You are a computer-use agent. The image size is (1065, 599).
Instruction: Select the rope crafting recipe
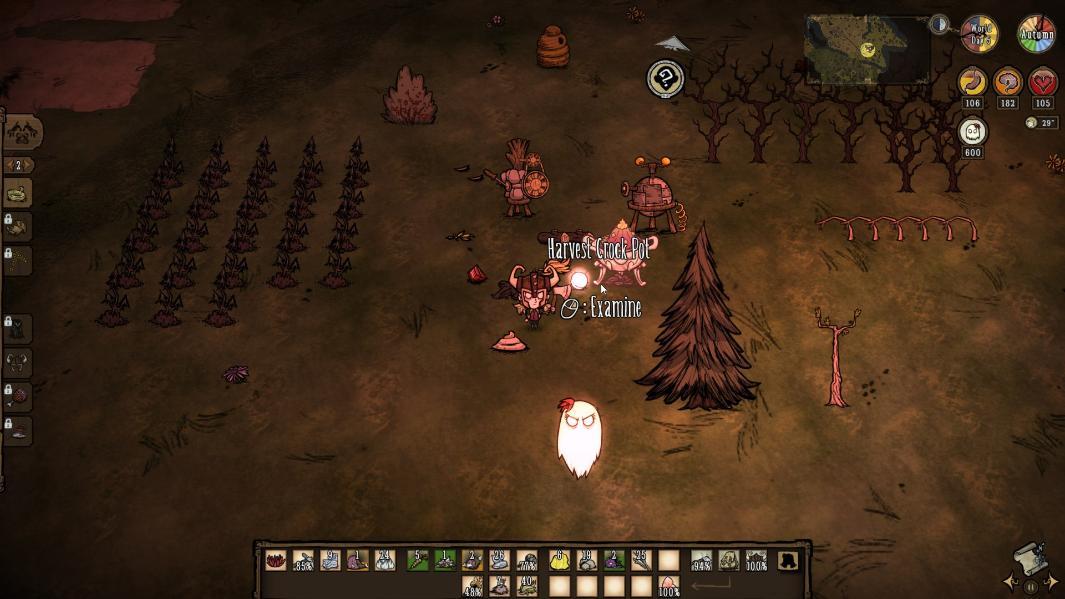coord(18,193)
